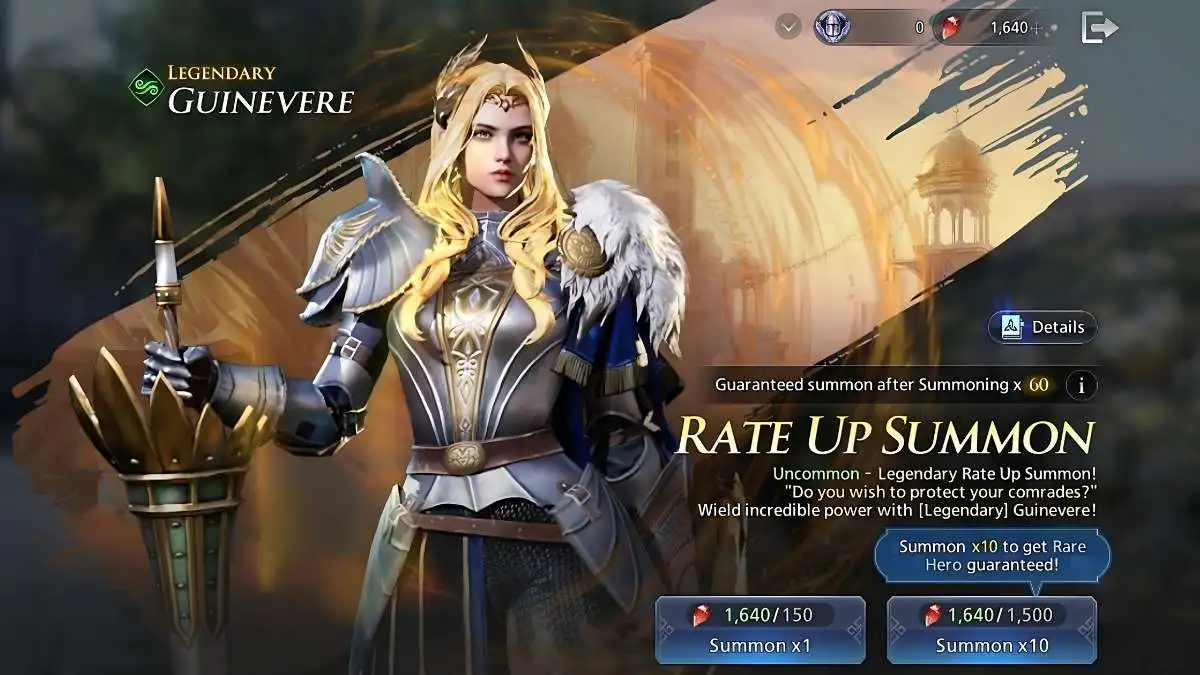Show guaranteed summon info (i) icon

click(x=1081, y=385)
